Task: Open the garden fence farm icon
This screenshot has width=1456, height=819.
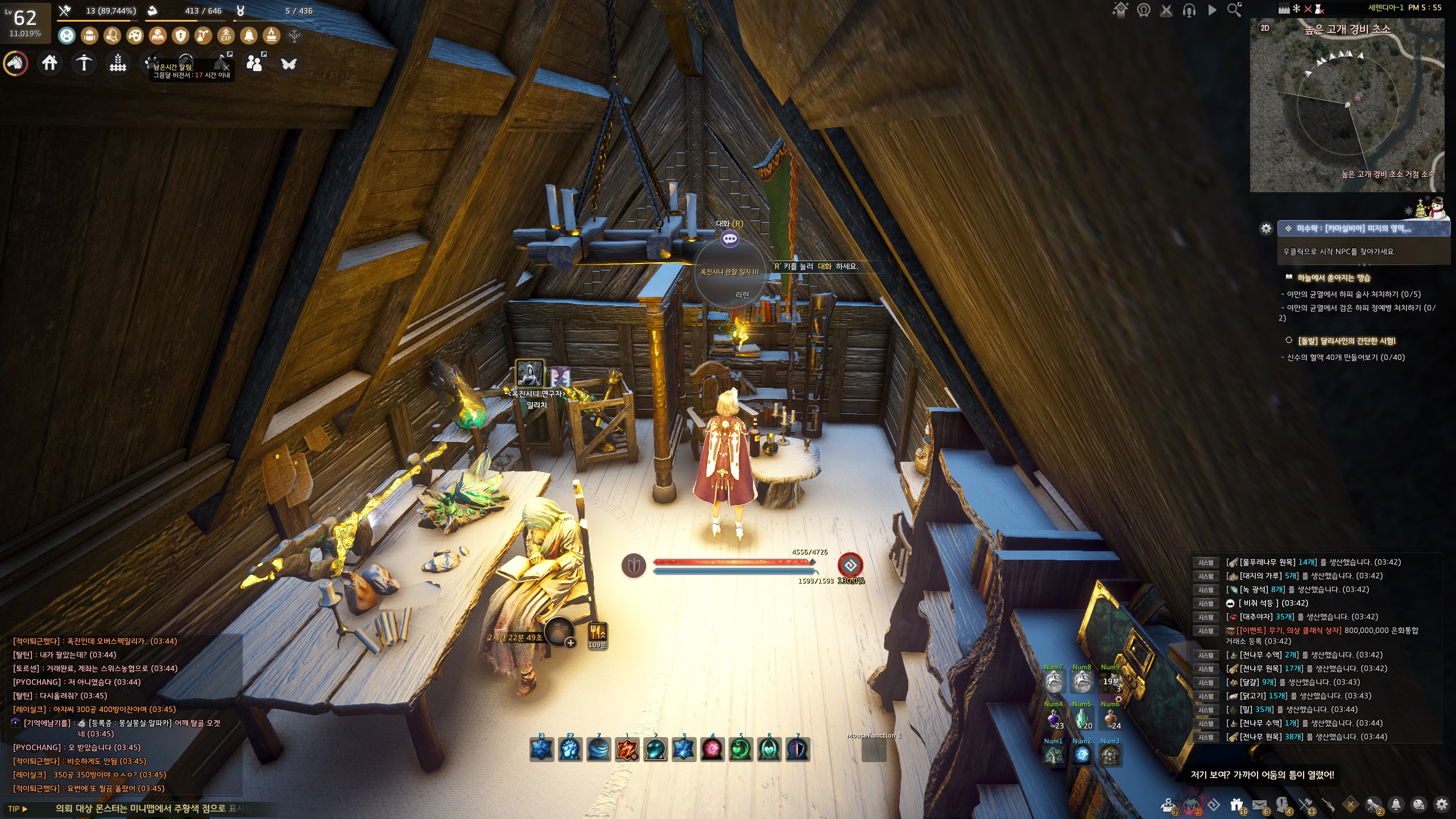Action: (x=118, y=63)
